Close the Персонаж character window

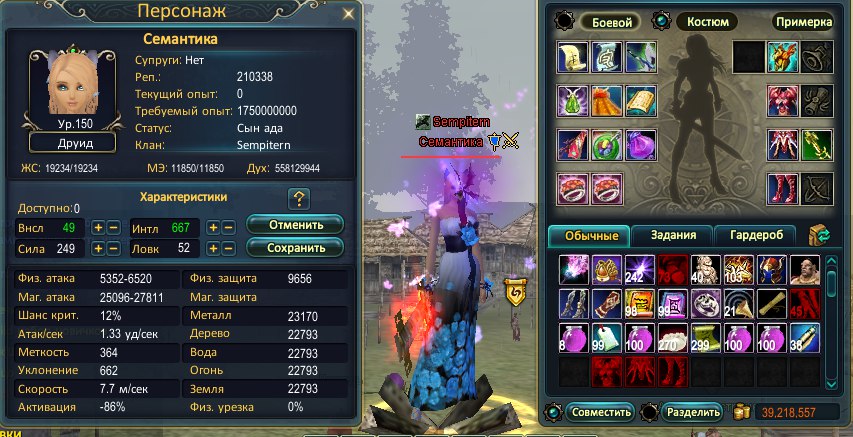coord(349,14)
